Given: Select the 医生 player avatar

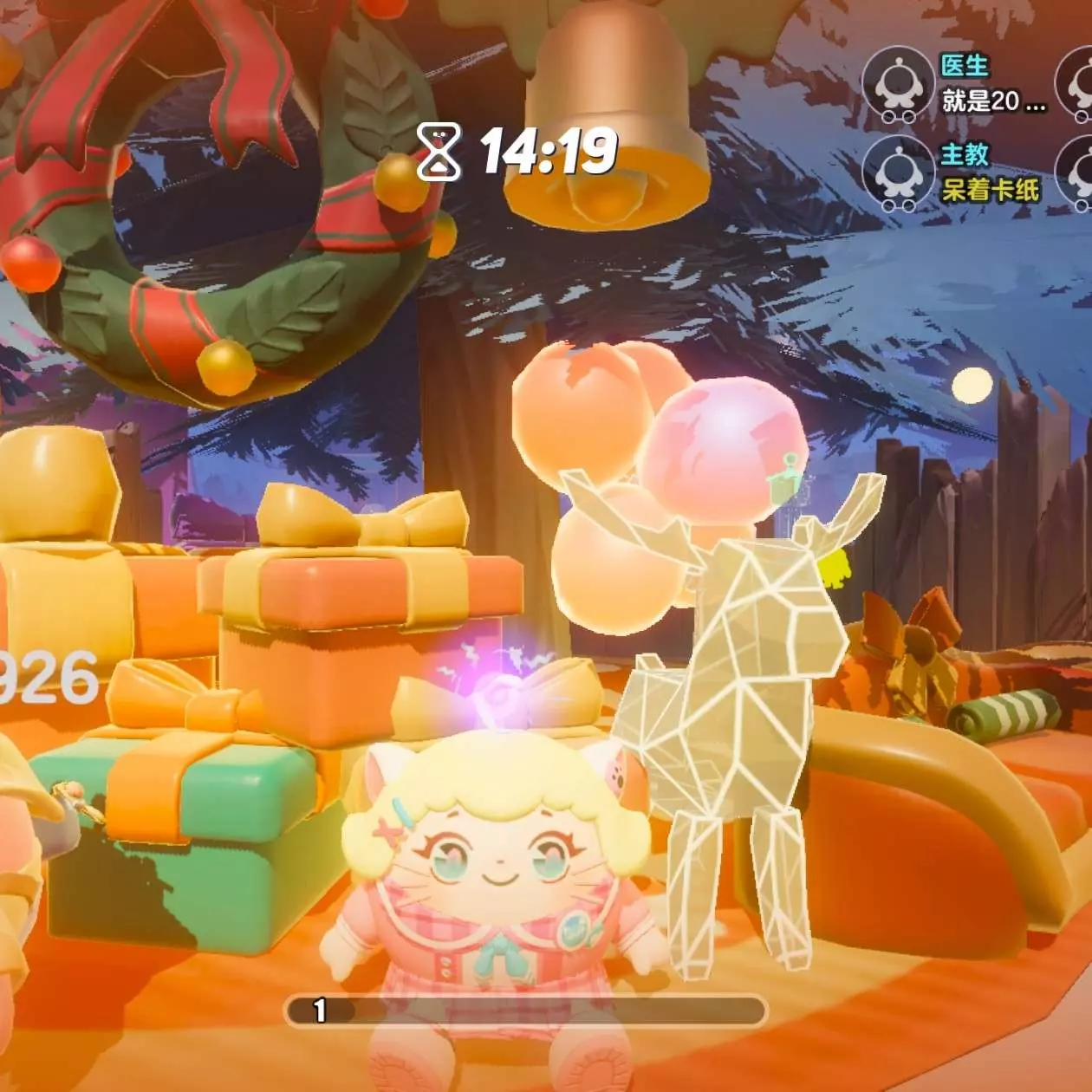Looking at the screenshot, I should click(x=898, y=84).
